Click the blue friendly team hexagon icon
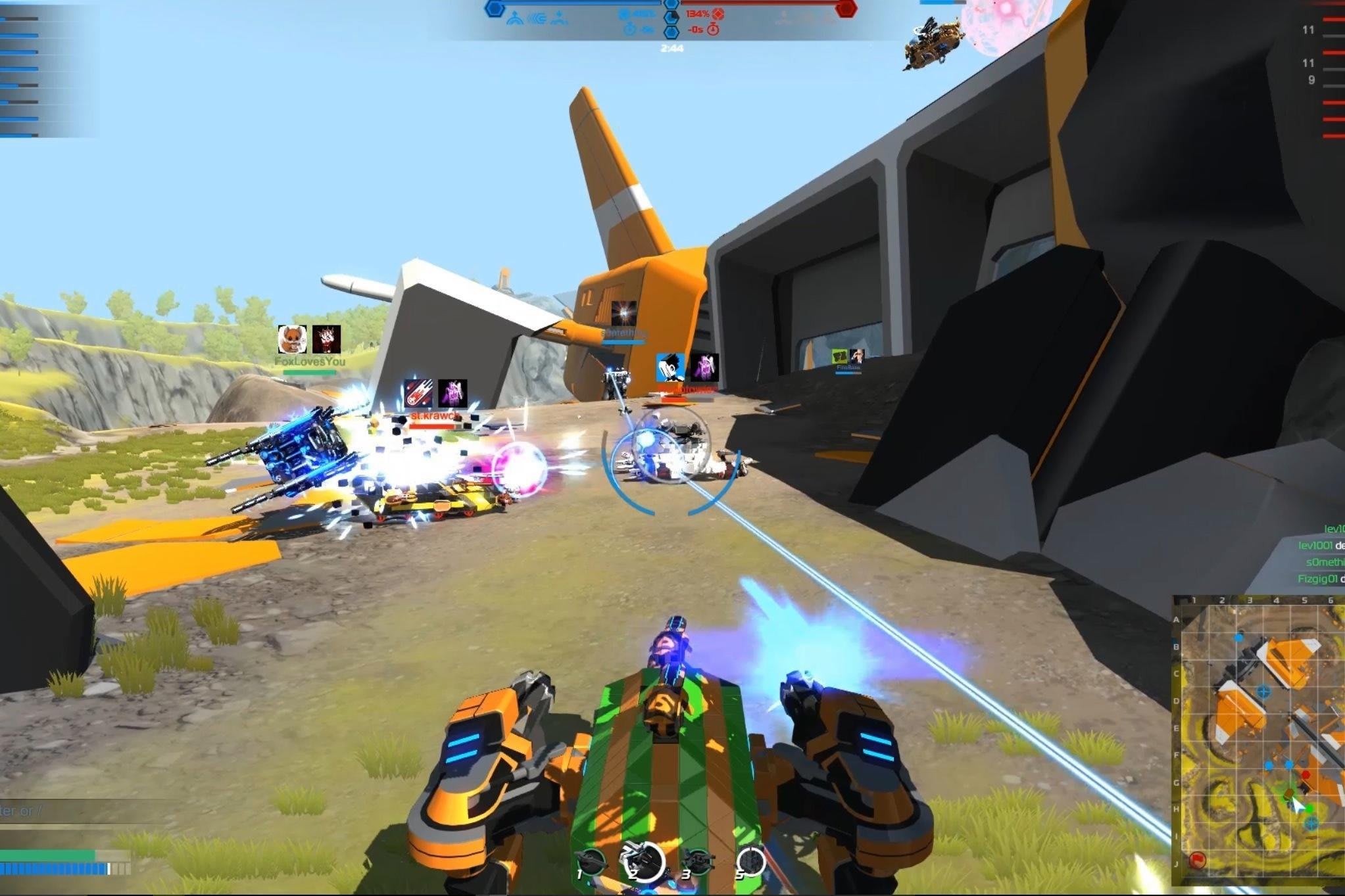Screen dimensions: 1345x896 495,9
